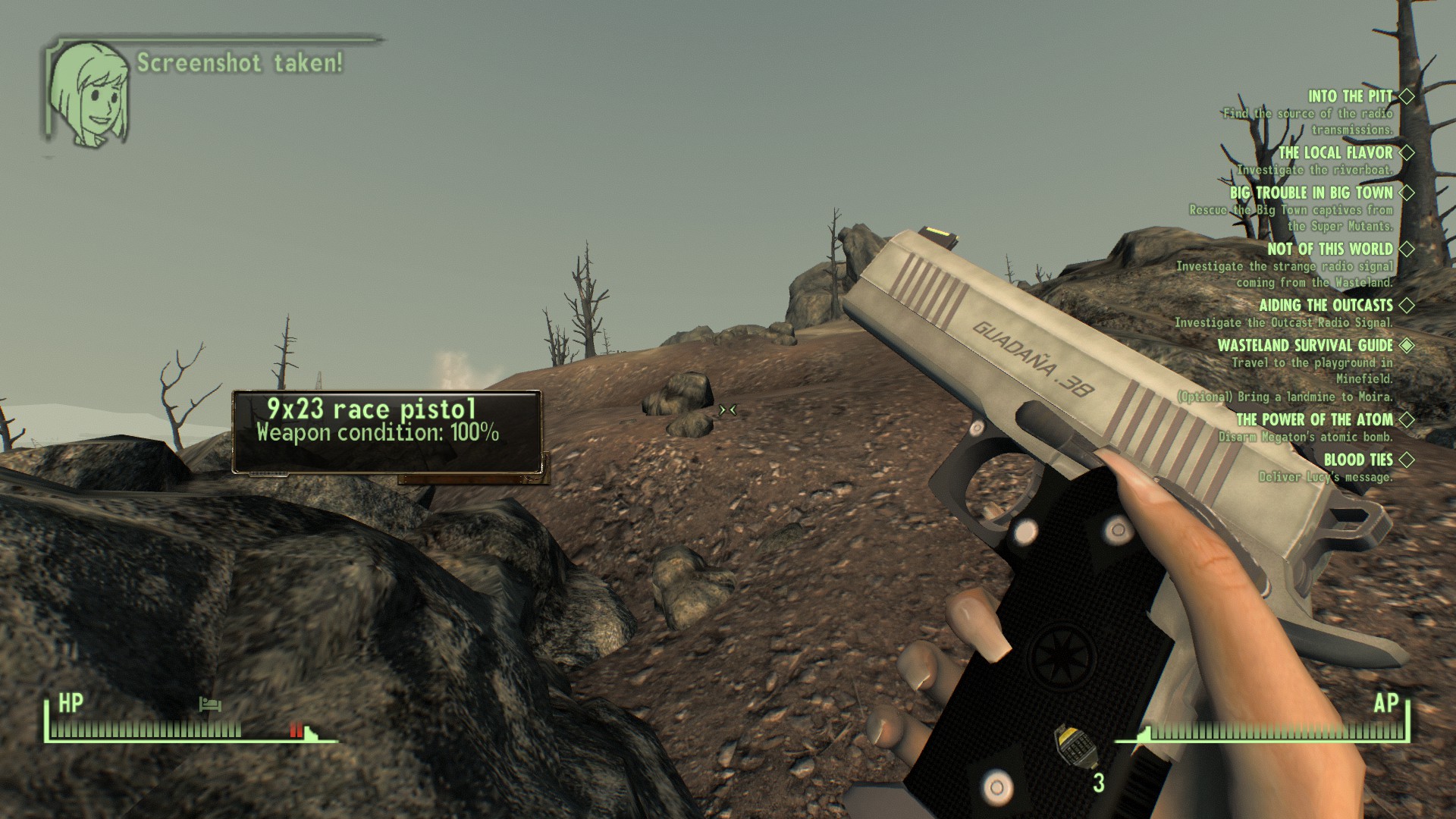Select the ammo icon above the 3

point(1071,746)
